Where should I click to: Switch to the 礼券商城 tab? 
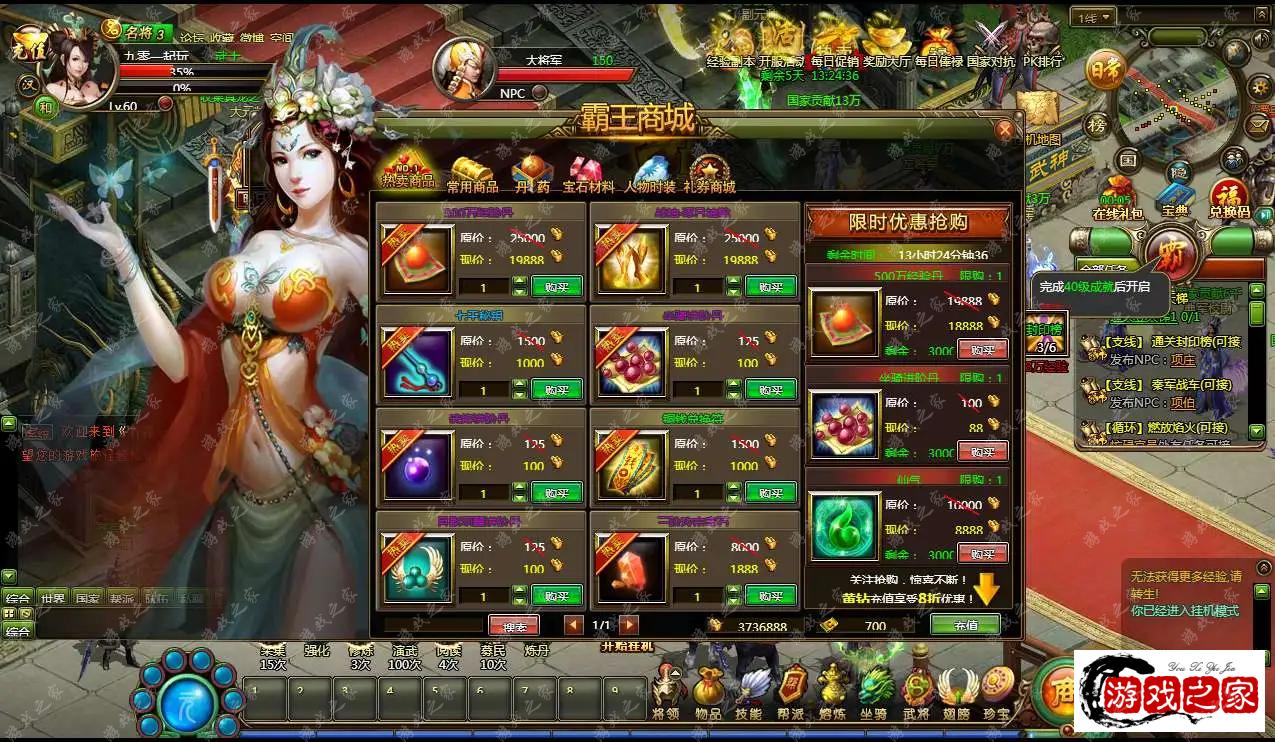(x=709, y=175)
